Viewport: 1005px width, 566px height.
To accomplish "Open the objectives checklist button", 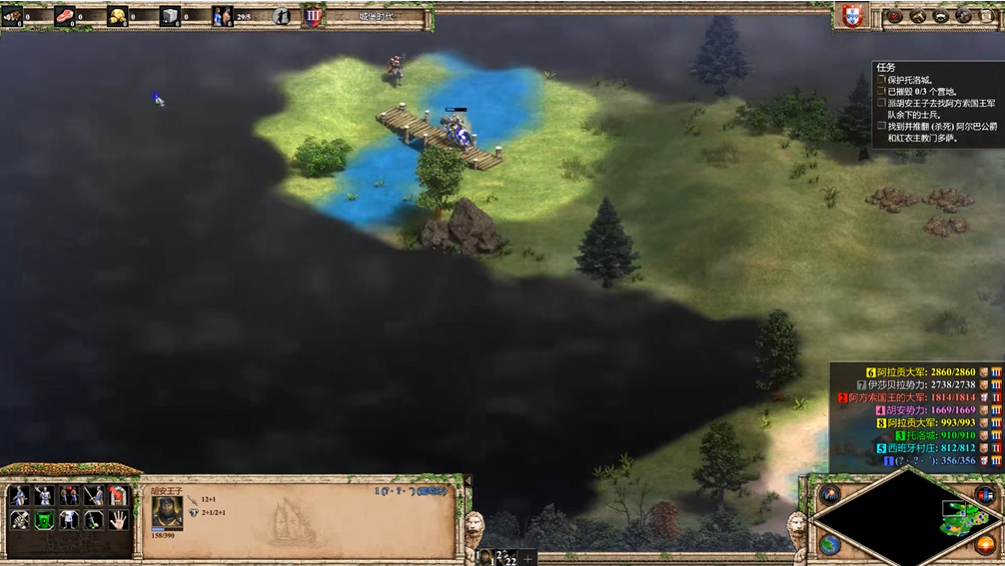I will (x=896, y=16).
